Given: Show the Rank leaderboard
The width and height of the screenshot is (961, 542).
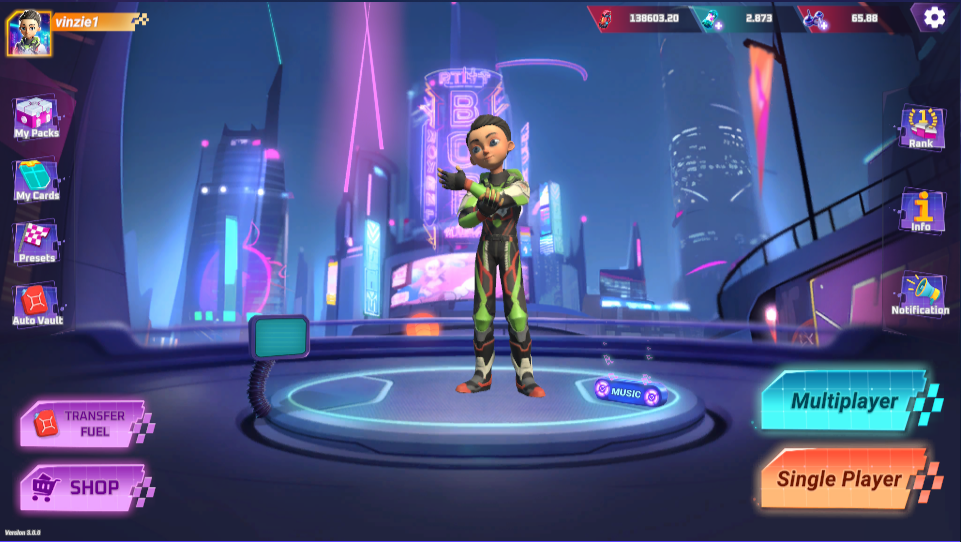Looking at the screenshot, I should 921,128.
